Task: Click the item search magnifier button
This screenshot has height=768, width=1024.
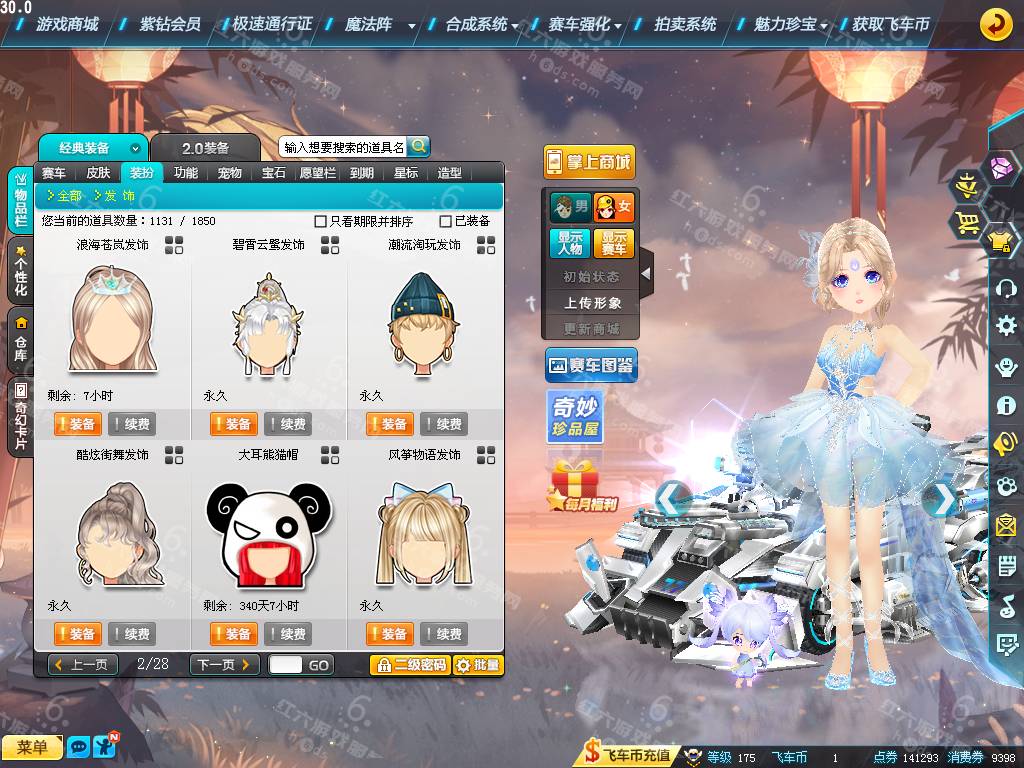Action: click(418, 146)
